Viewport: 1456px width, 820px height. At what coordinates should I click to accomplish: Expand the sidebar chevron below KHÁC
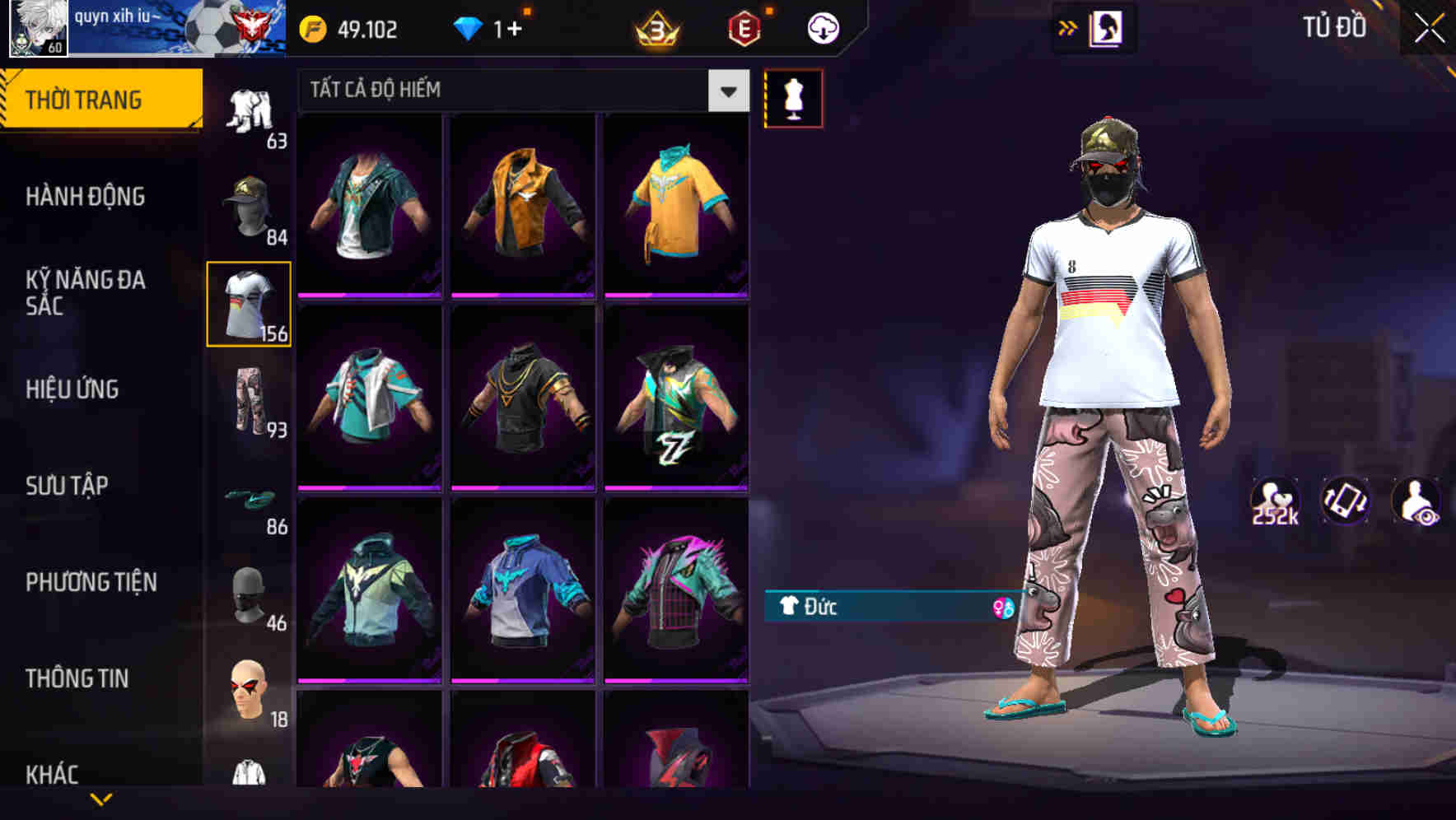click(x=101, y=799)
